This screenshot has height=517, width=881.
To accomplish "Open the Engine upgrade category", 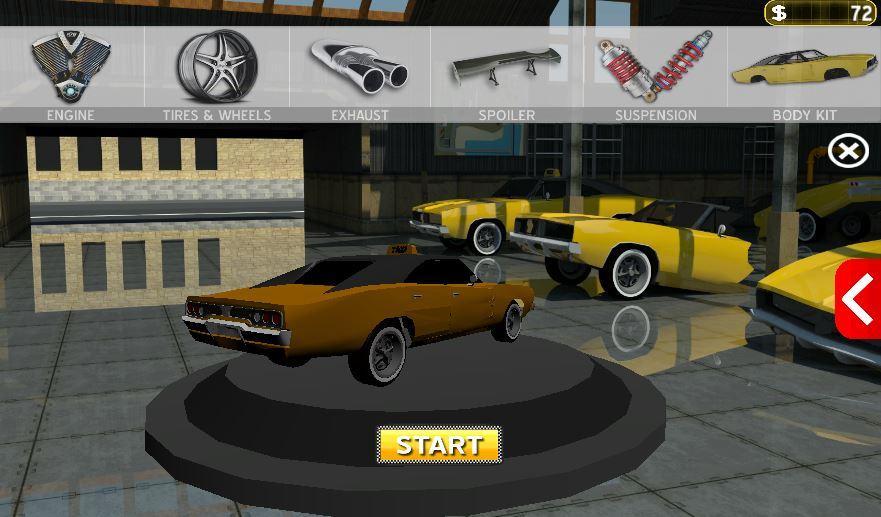I will click(71, 74).
